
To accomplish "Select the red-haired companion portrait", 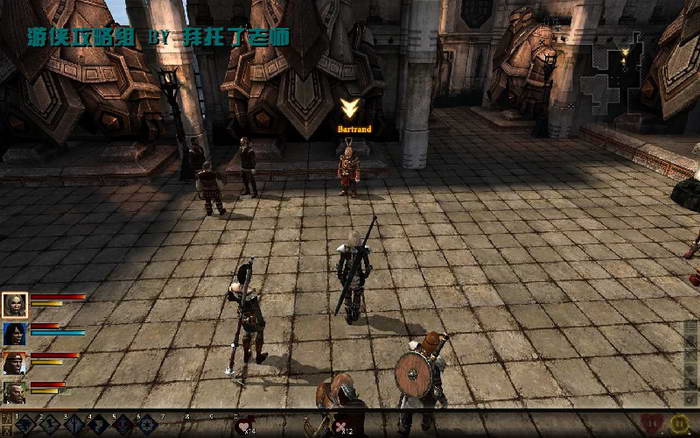I will [x=15, y=363].
